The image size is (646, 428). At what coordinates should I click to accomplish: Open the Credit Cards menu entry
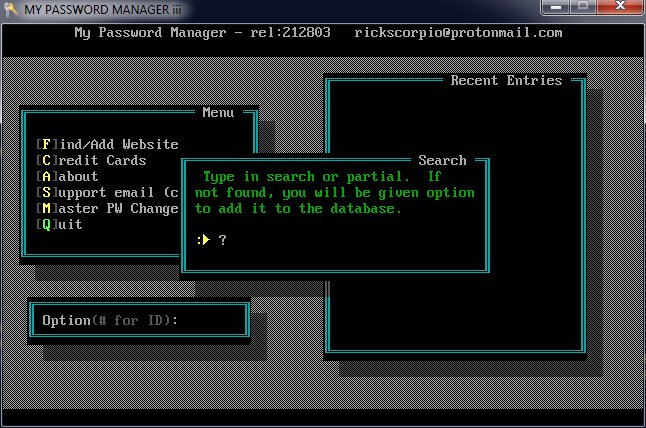point(91,160)
